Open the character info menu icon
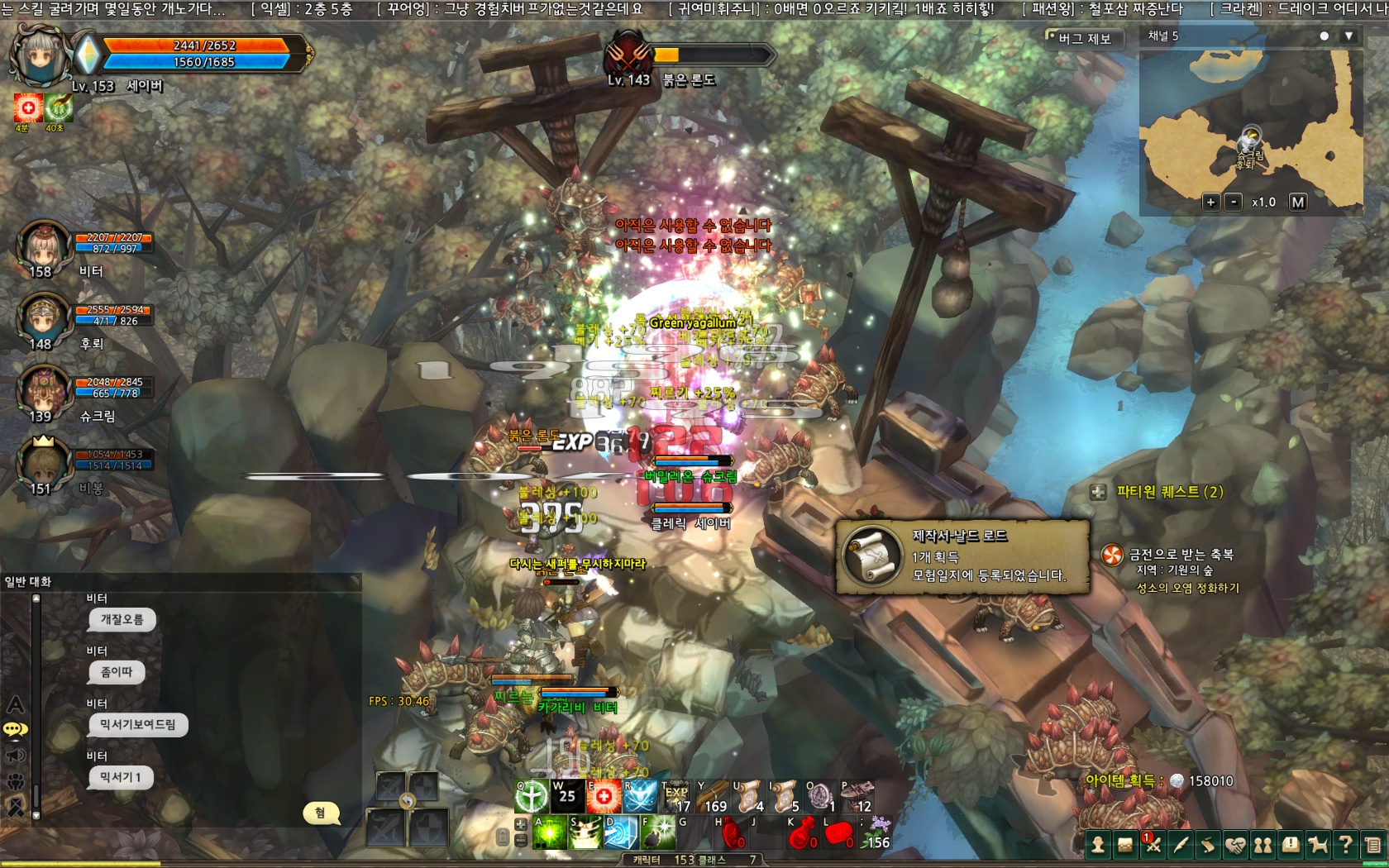1389x868 pixels. [1100, 846]
